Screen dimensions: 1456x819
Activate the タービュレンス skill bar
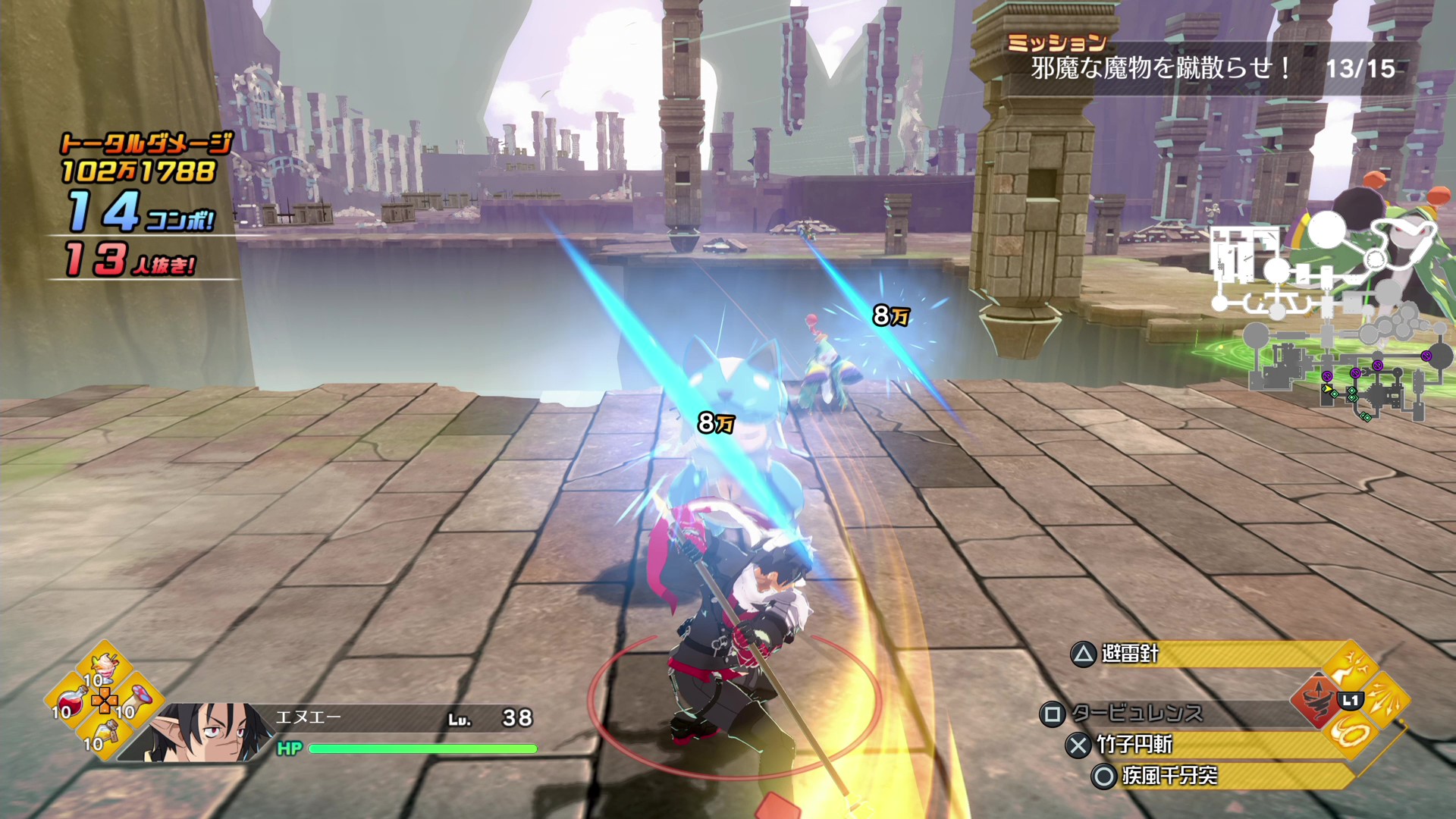coord(1175,714)
